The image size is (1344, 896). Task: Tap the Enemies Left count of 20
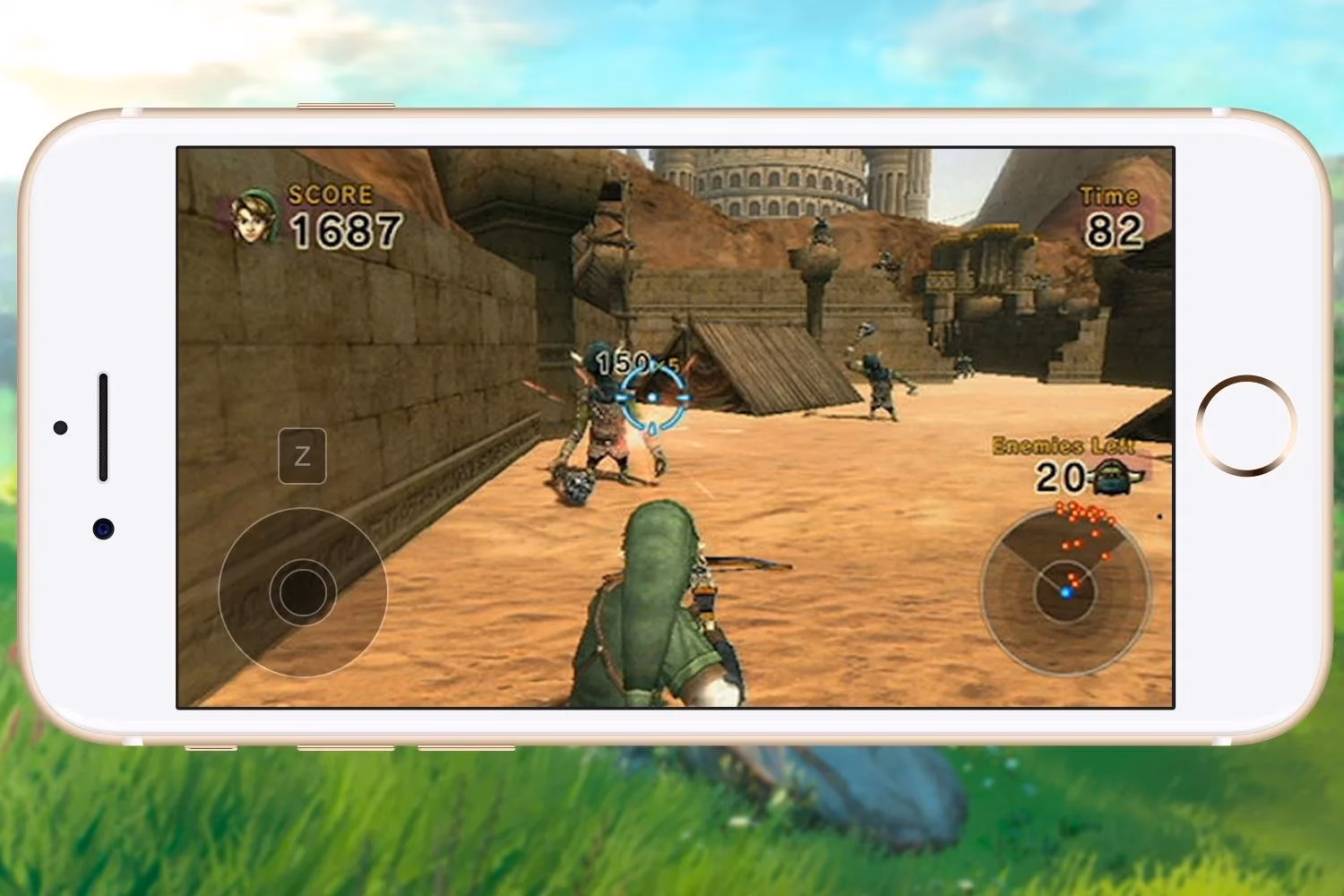pos(1060,474)
